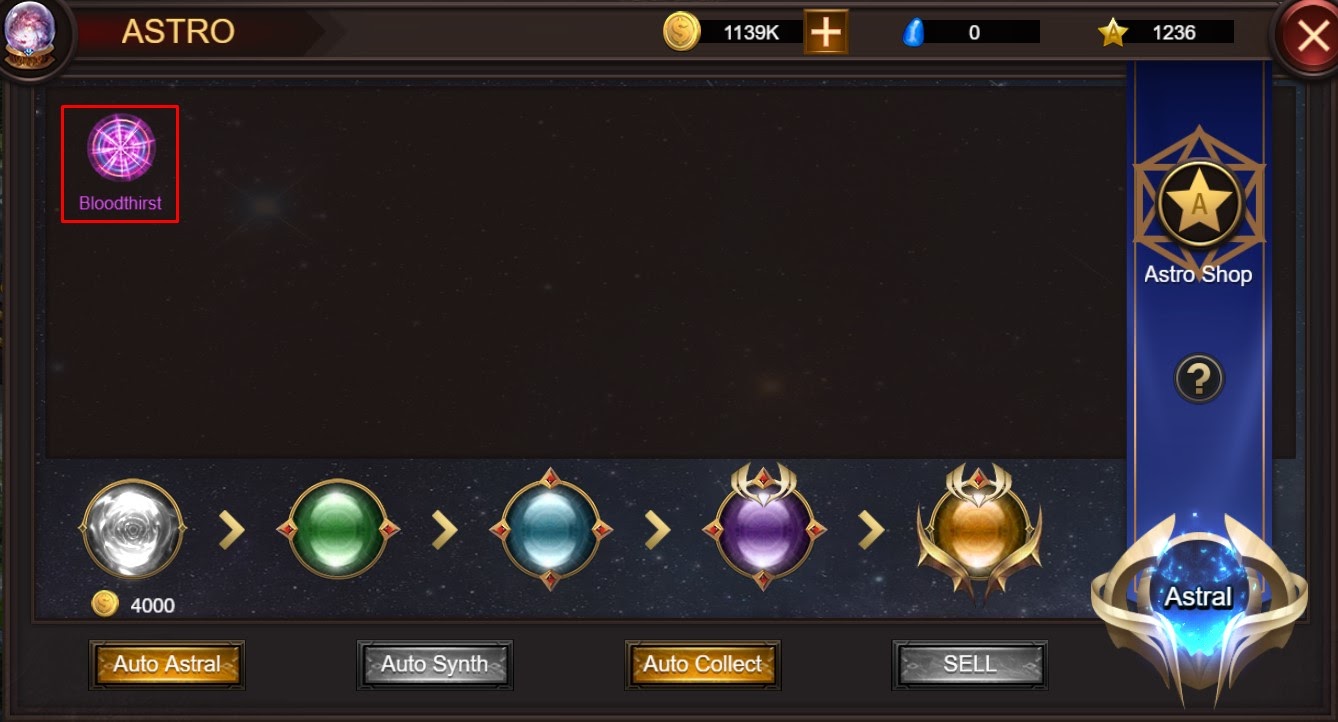Image resolution: width=1338 pixels, height=722 pixels.
Task: Choose the white rose astral orb
Action: coord(133,530)
